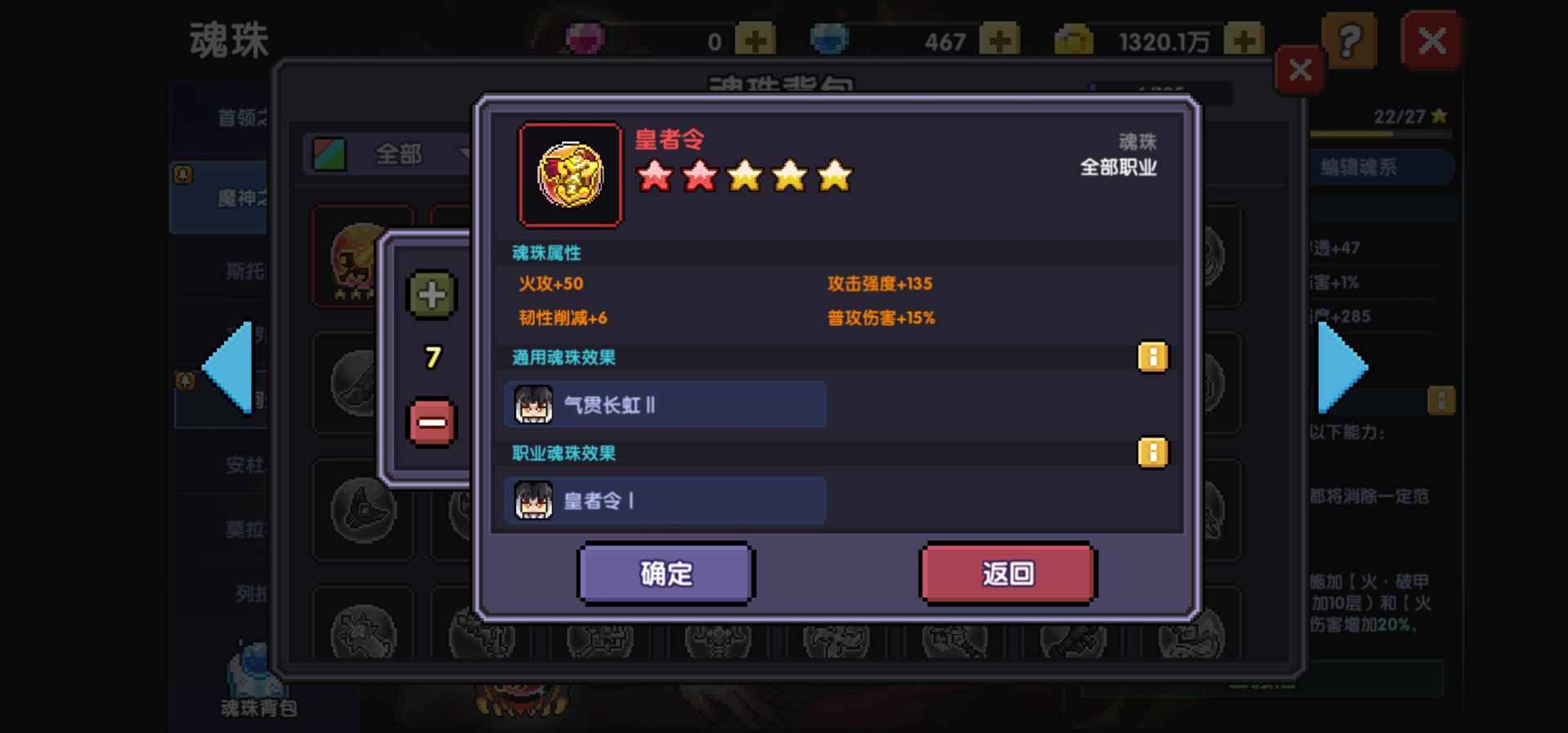Click the info icon beside 通用魂珠效果
This screenshot has height=733, width=1568.
pos(1152,357)
